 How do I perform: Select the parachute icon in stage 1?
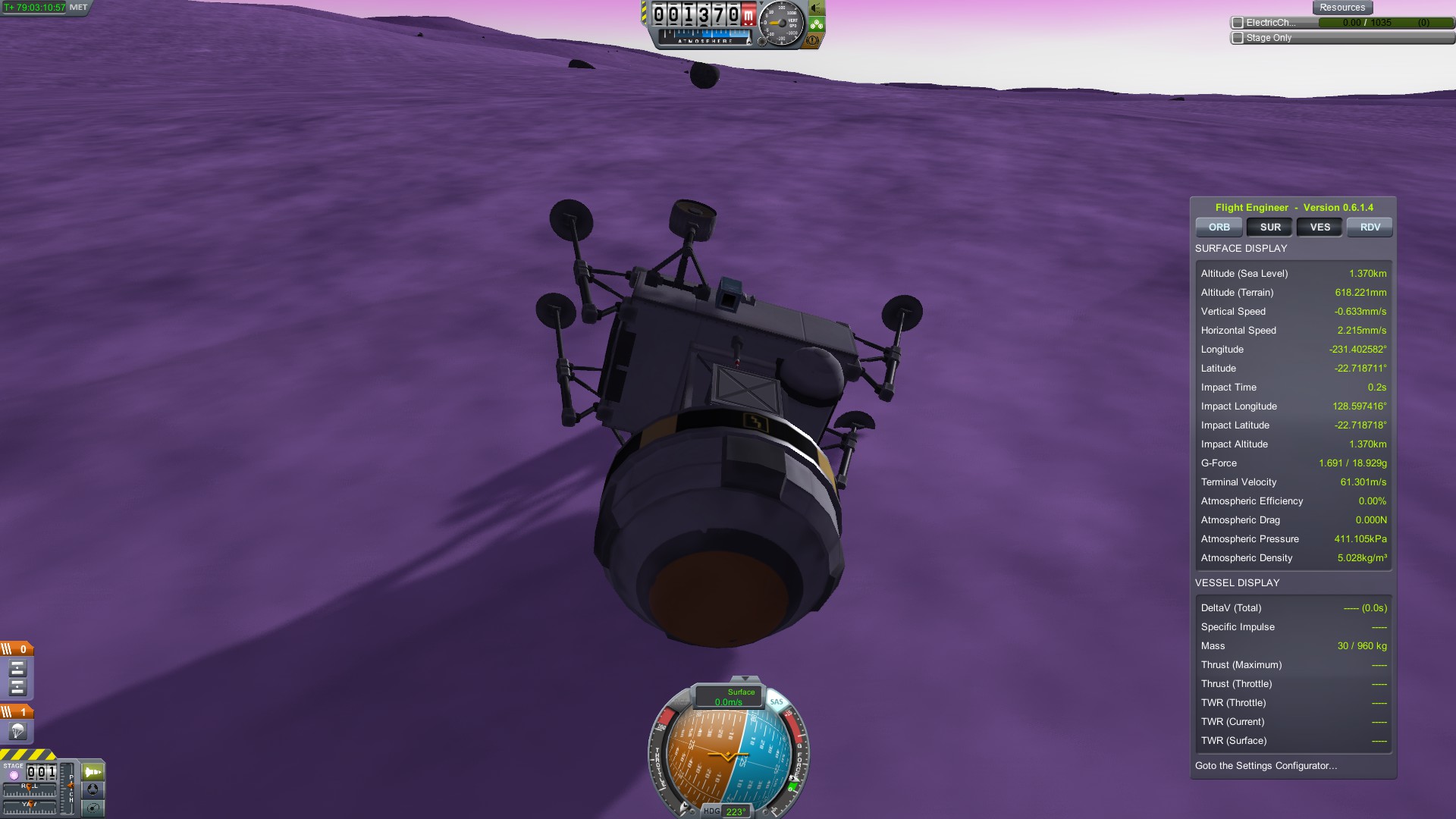pyautogui.click(x=17, y=731)
